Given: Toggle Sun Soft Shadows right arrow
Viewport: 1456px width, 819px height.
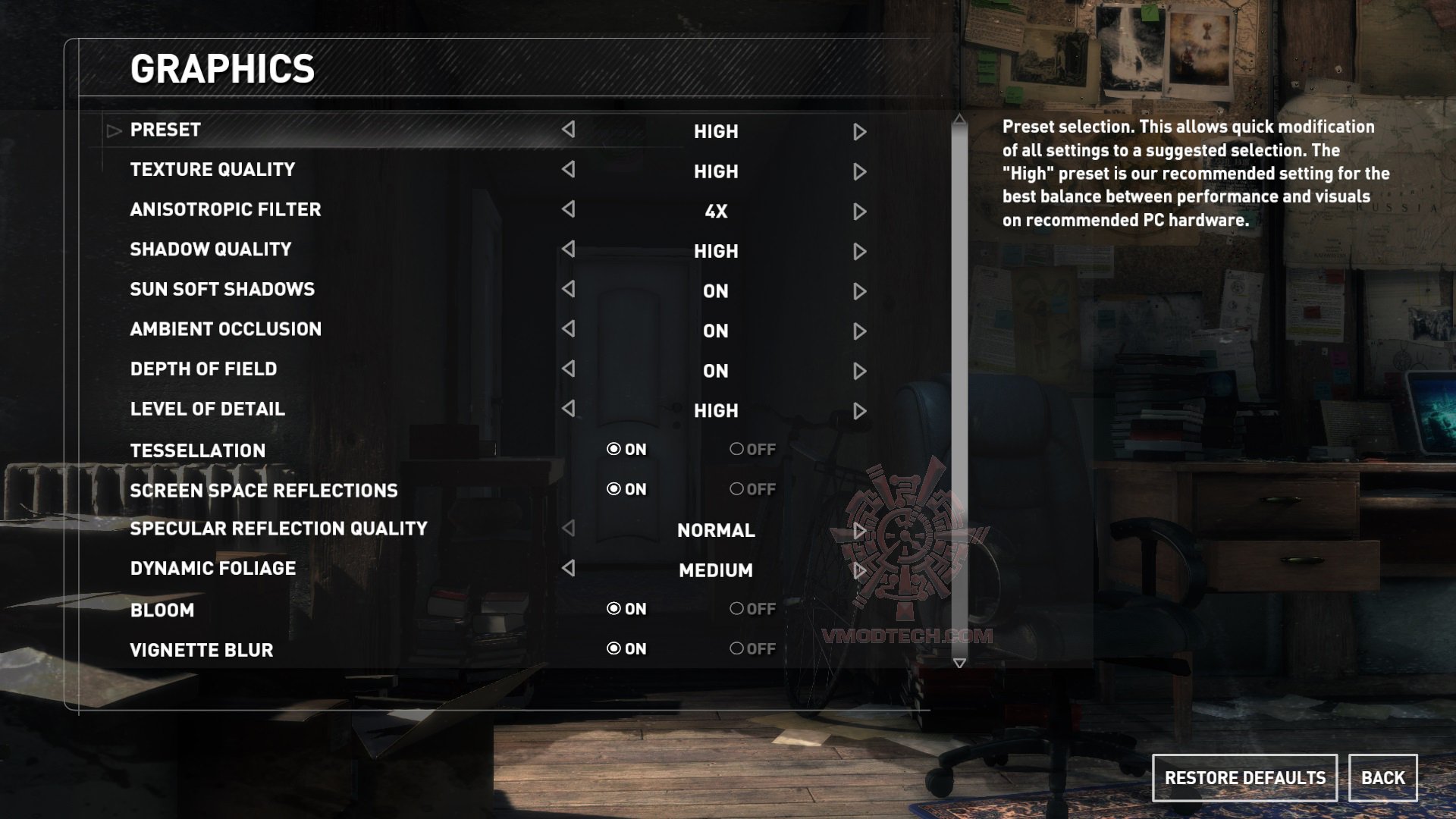Looking at the screenshot, I should click(859, 291).
